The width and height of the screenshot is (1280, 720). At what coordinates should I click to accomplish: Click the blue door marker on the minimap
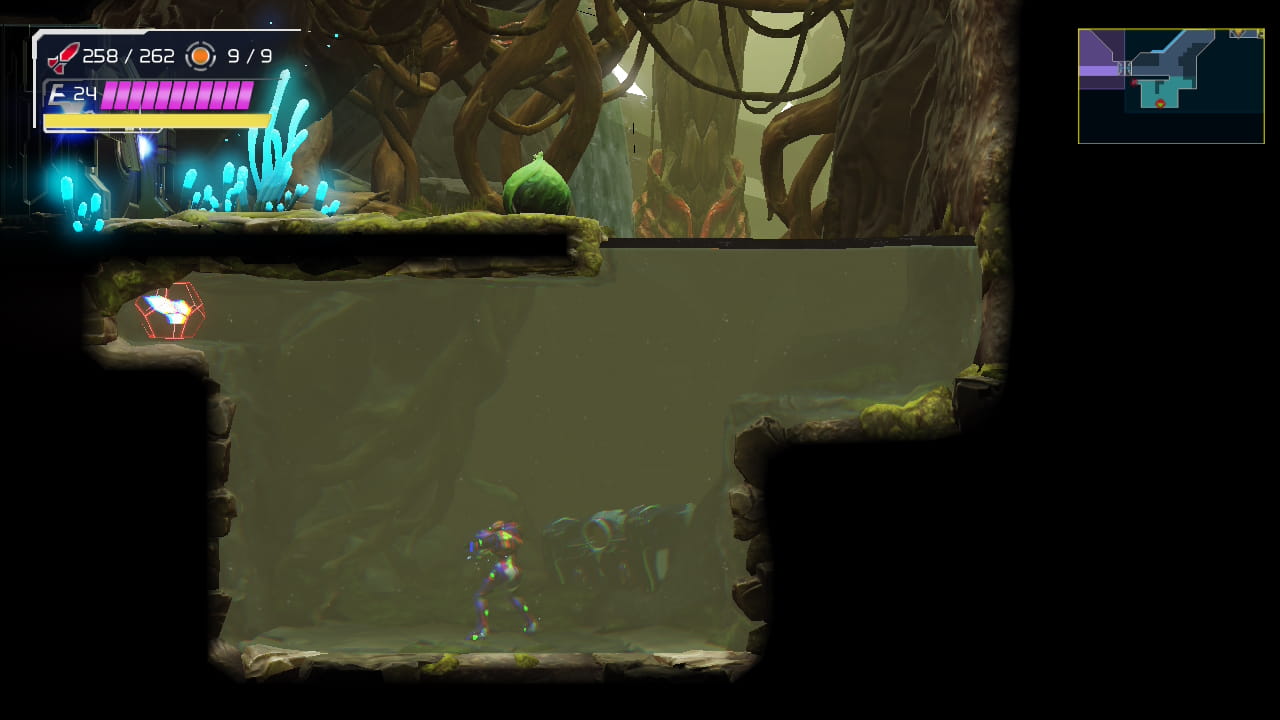click(1124, 68)
